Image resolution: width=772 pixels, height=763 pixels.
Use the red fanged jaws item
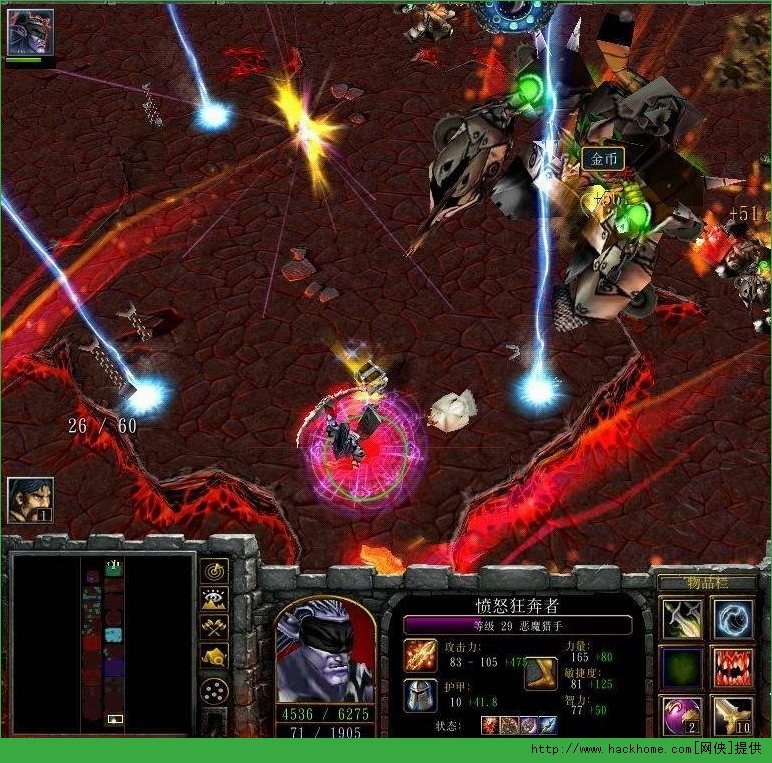click(732, 667)
